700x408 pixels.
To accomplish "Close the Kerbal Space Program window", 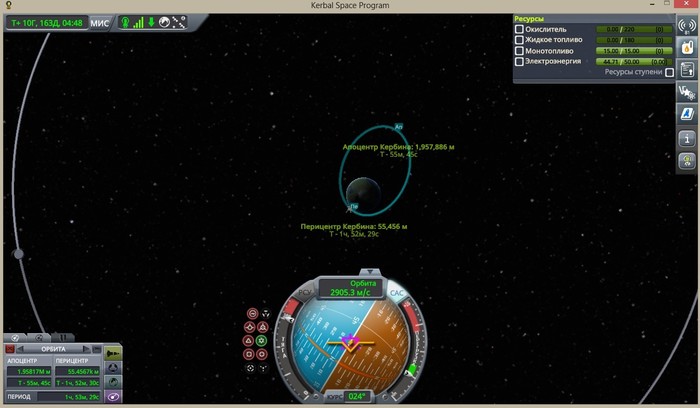I will tap(687, 6).
